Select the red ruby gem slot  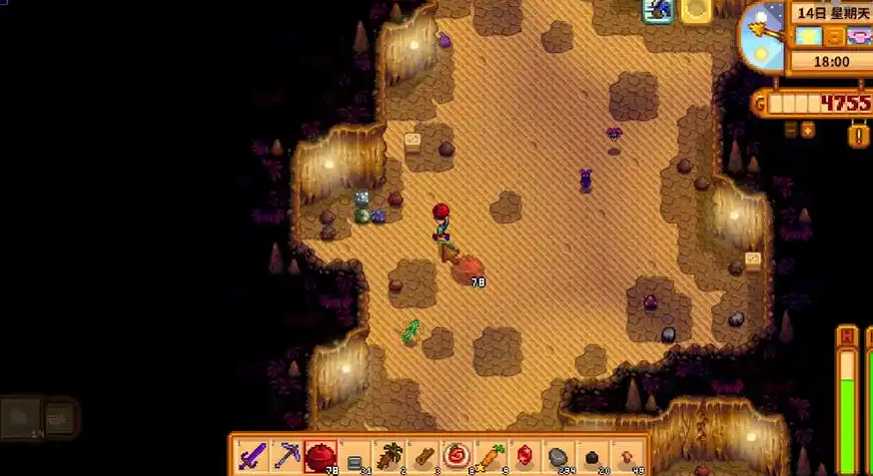[x=524, y=457]
